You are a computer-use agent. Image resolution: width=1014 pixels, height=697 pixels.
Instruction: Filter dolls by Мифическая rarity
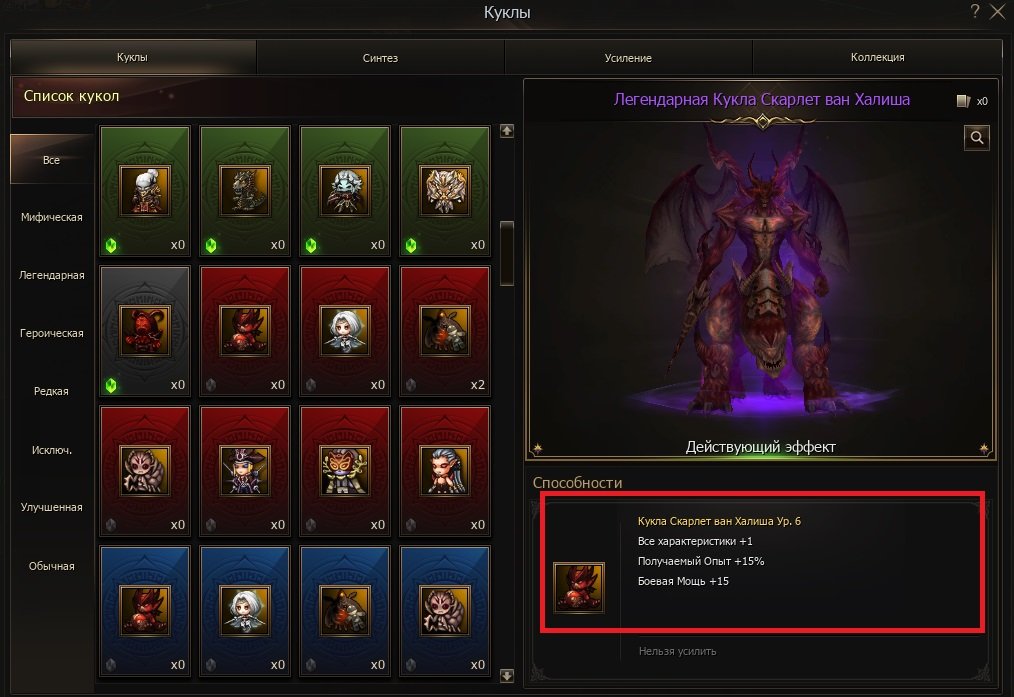tap(52, 217)
